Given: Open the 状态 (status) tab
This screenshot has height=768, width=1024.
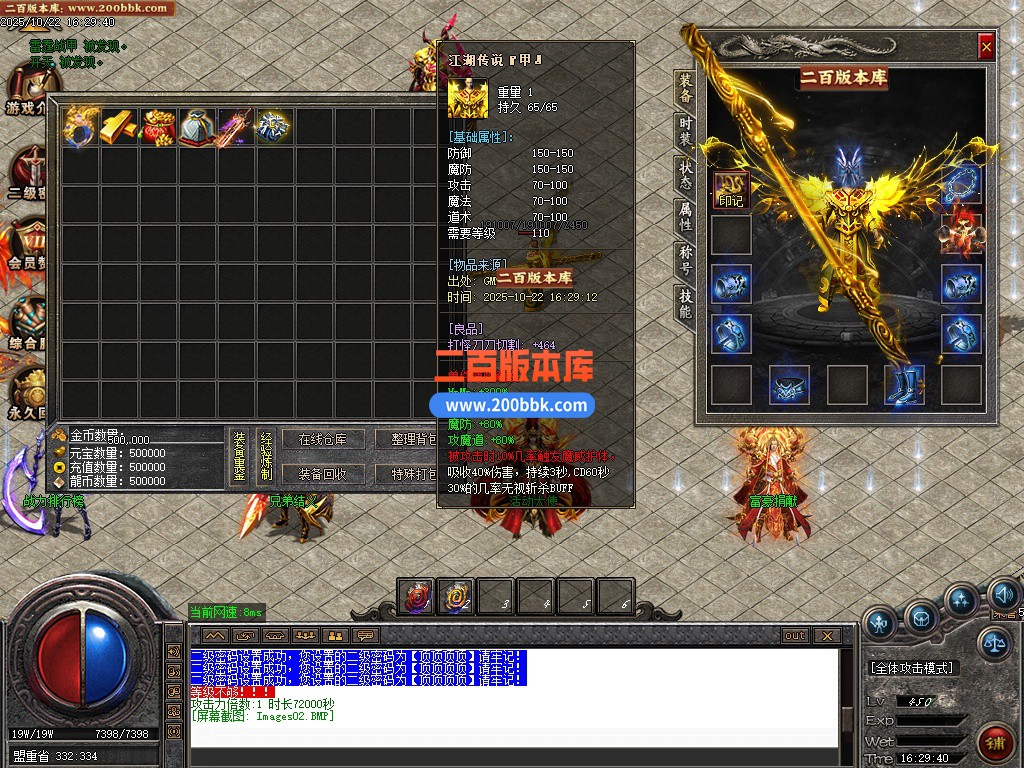Looking at the screenshot, I should [x=685, y=174].
